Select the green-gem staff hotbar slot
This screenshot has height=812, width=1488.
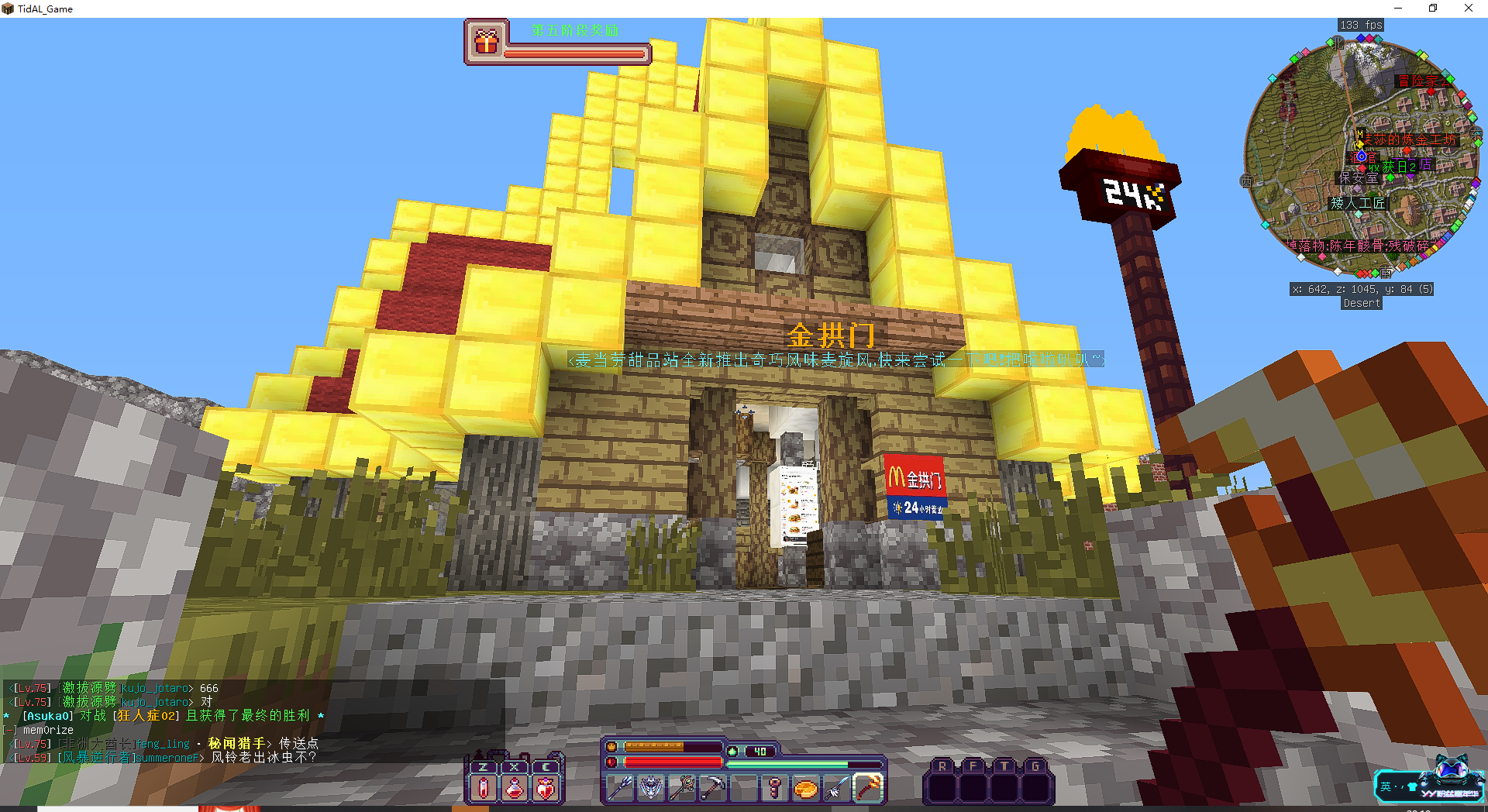pos(682,788)
